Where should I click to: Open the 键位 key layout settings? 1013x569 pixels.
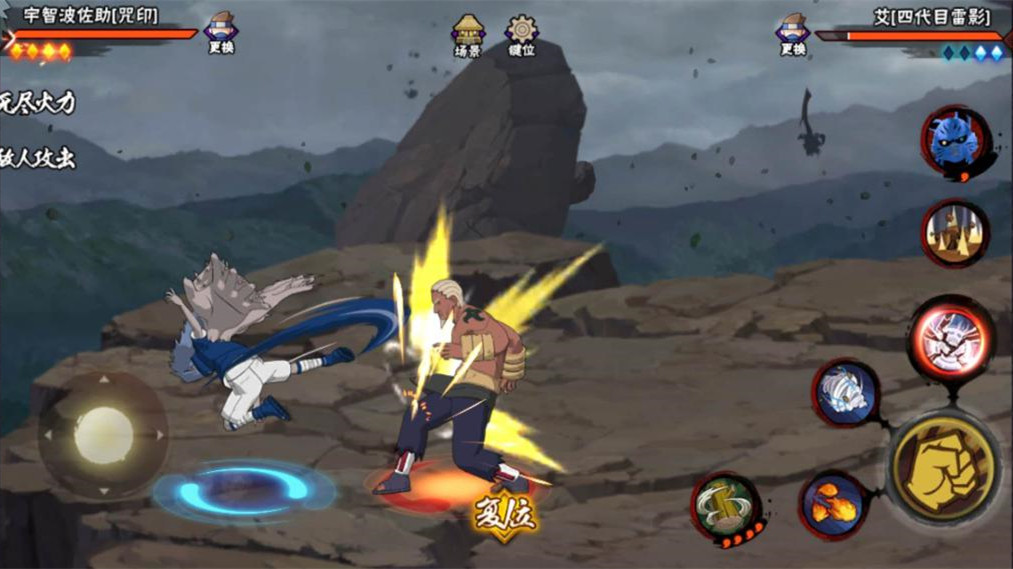pyautogui.click(x=521, y=36)
